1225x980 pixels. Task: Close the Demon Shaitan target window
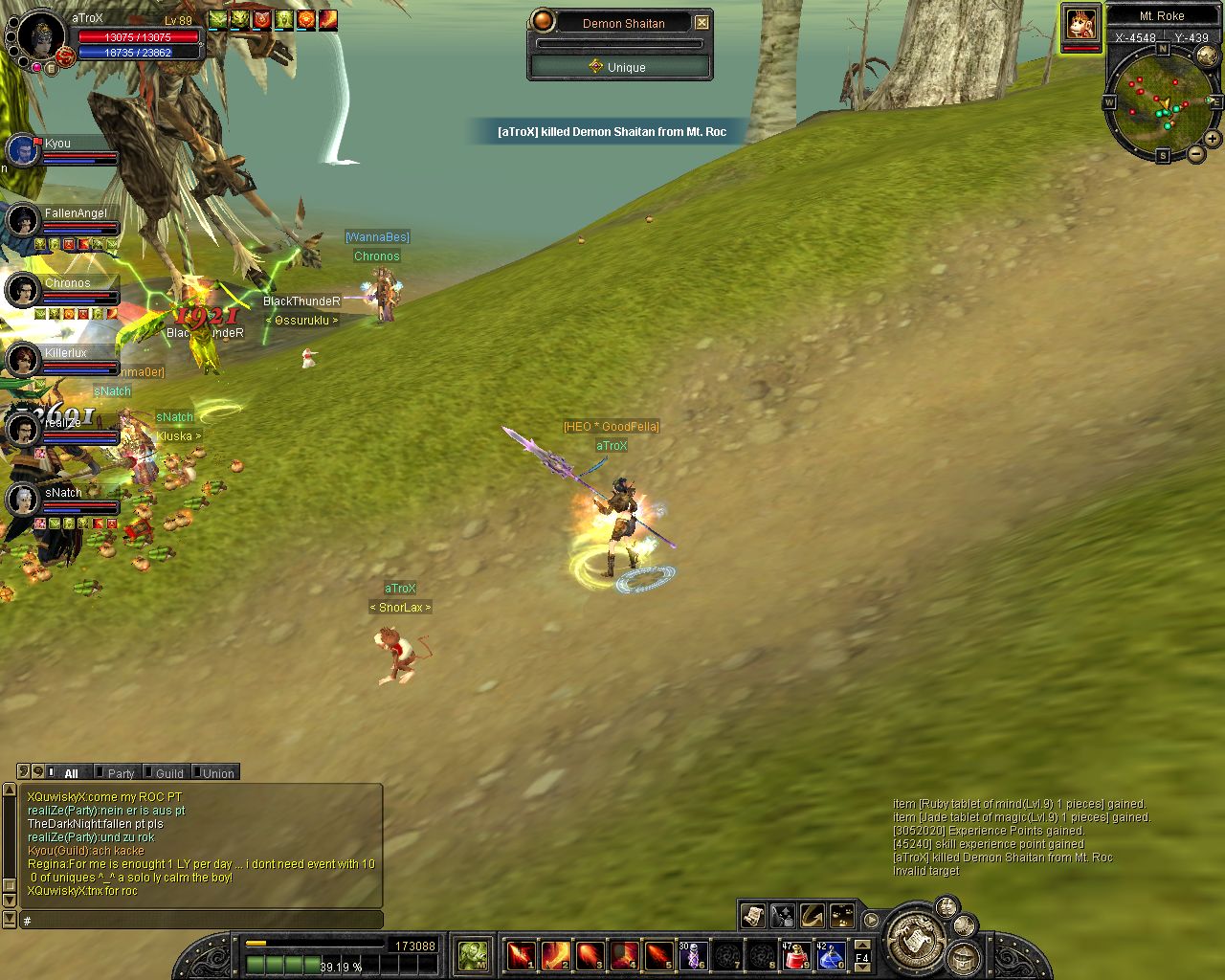(x=702, y=22)
